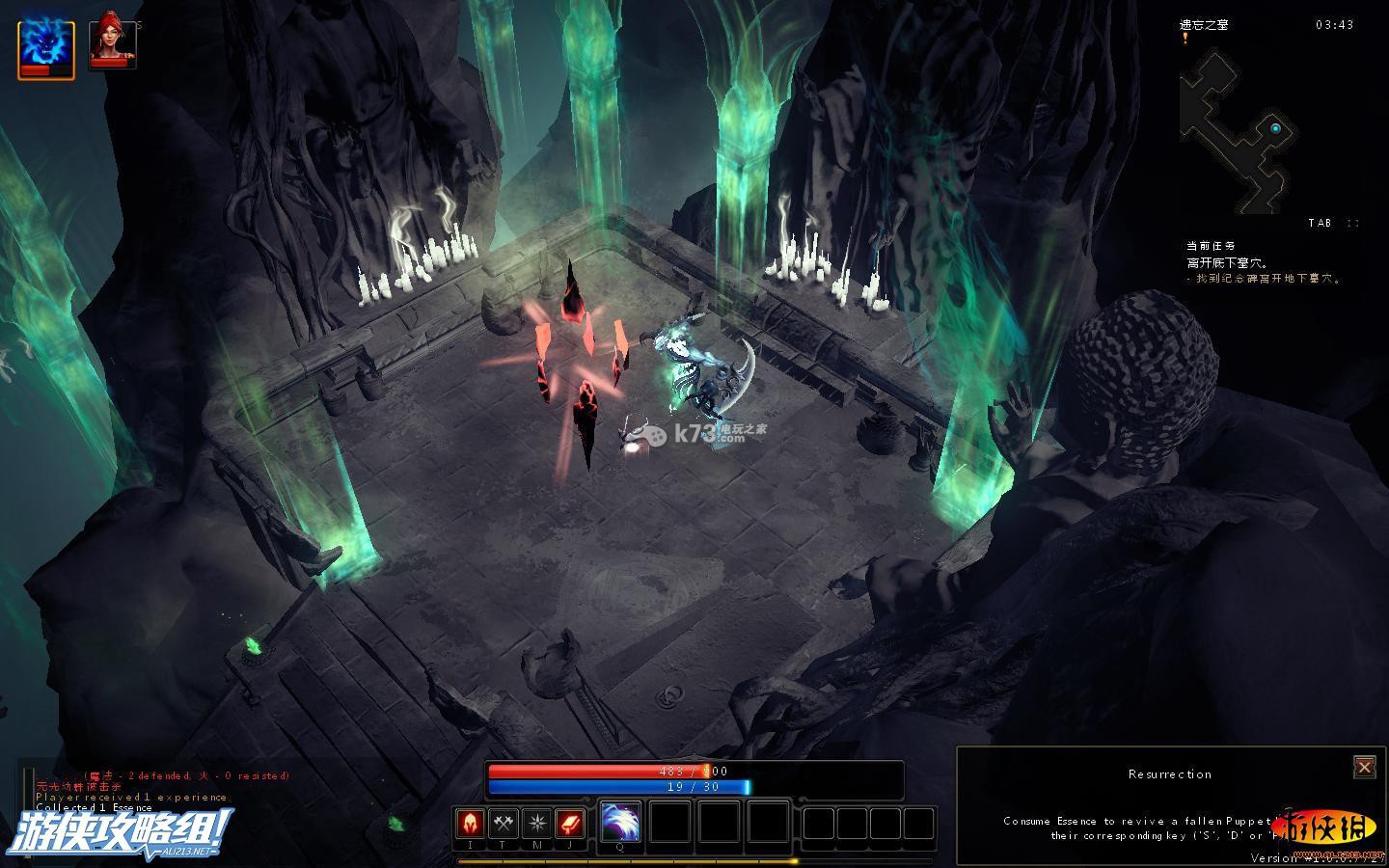The image size is (1389, 868).
Task: Open the crossed axes menu icon
Action: (504, 824)
